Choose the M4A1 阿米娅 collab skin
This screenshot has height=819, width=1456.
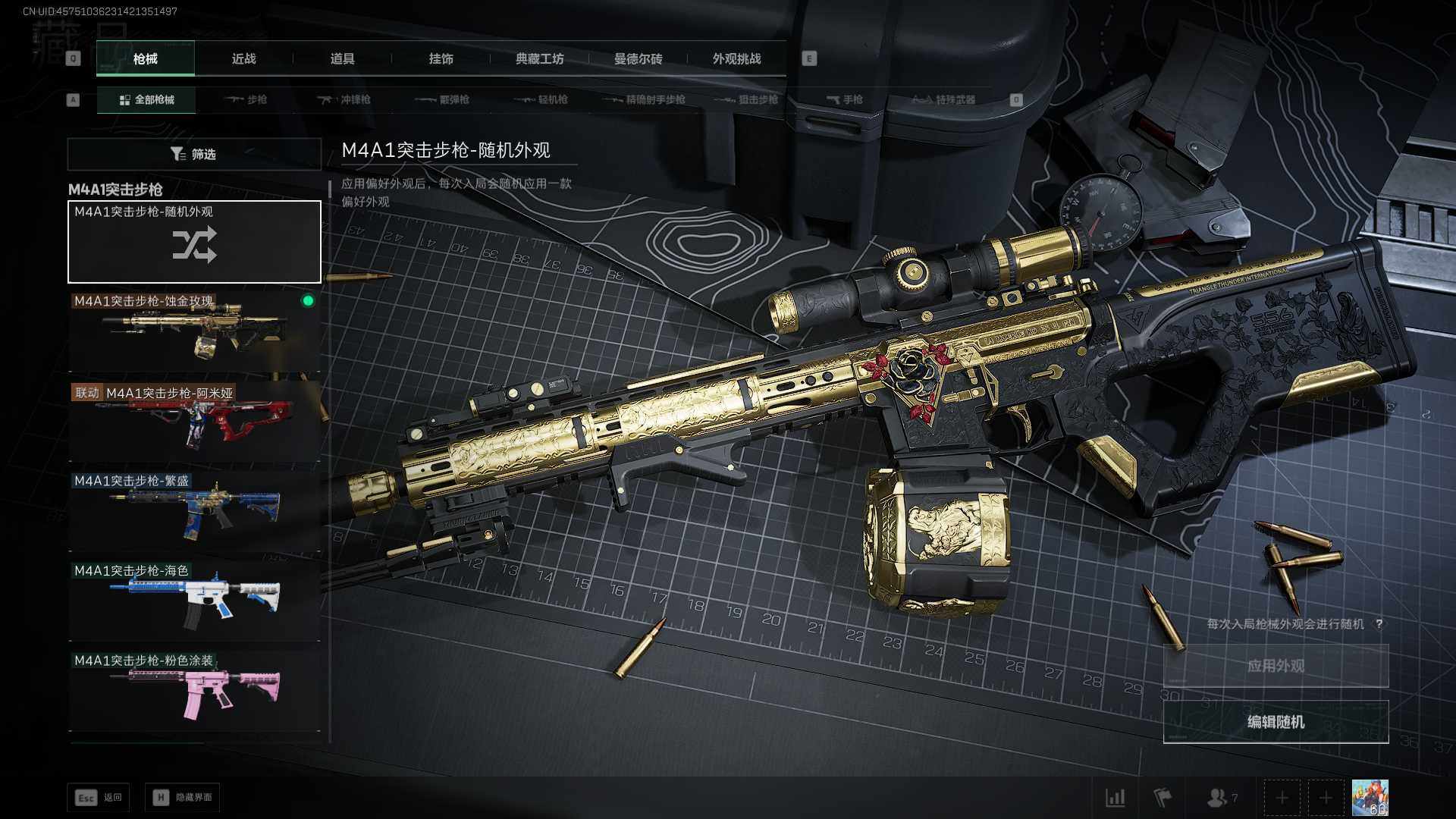pos(194,421)
